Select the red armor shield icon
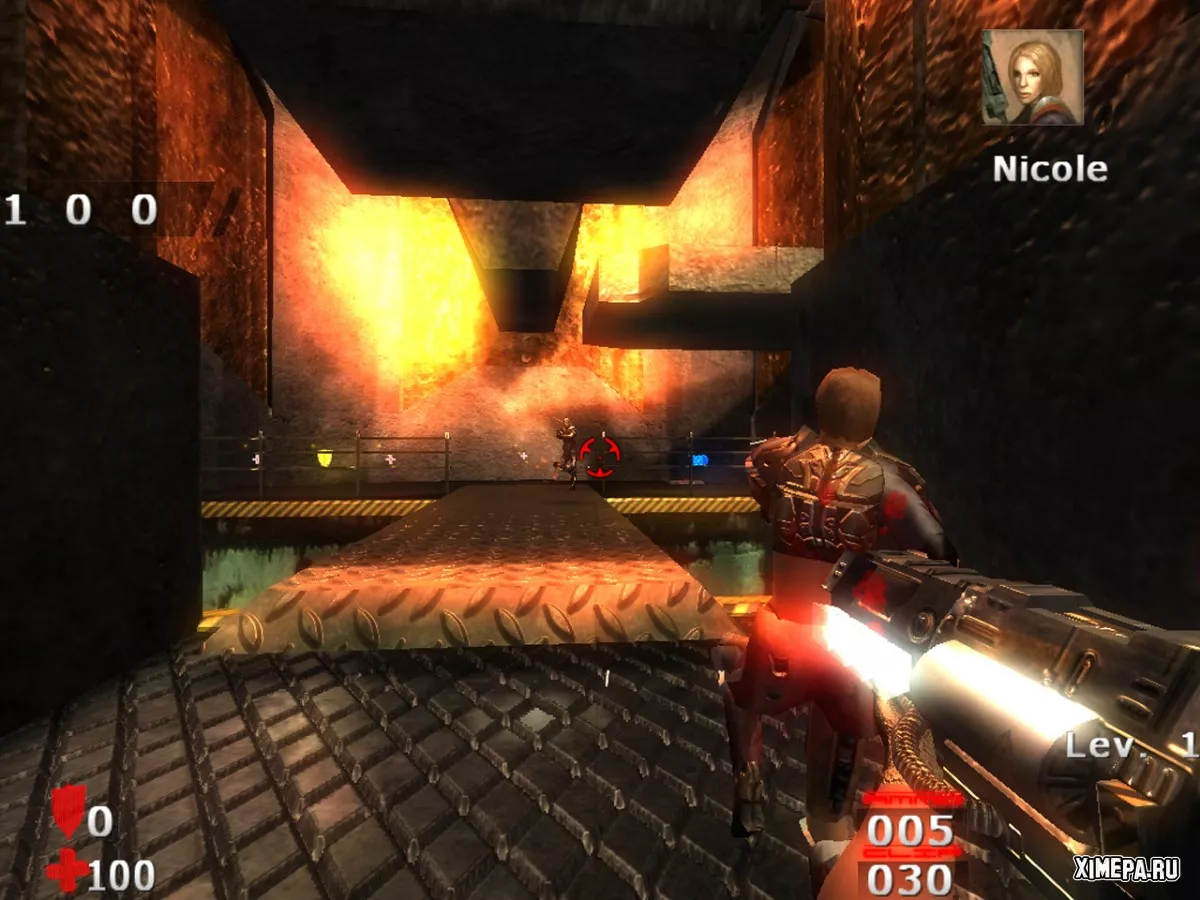 68,810
